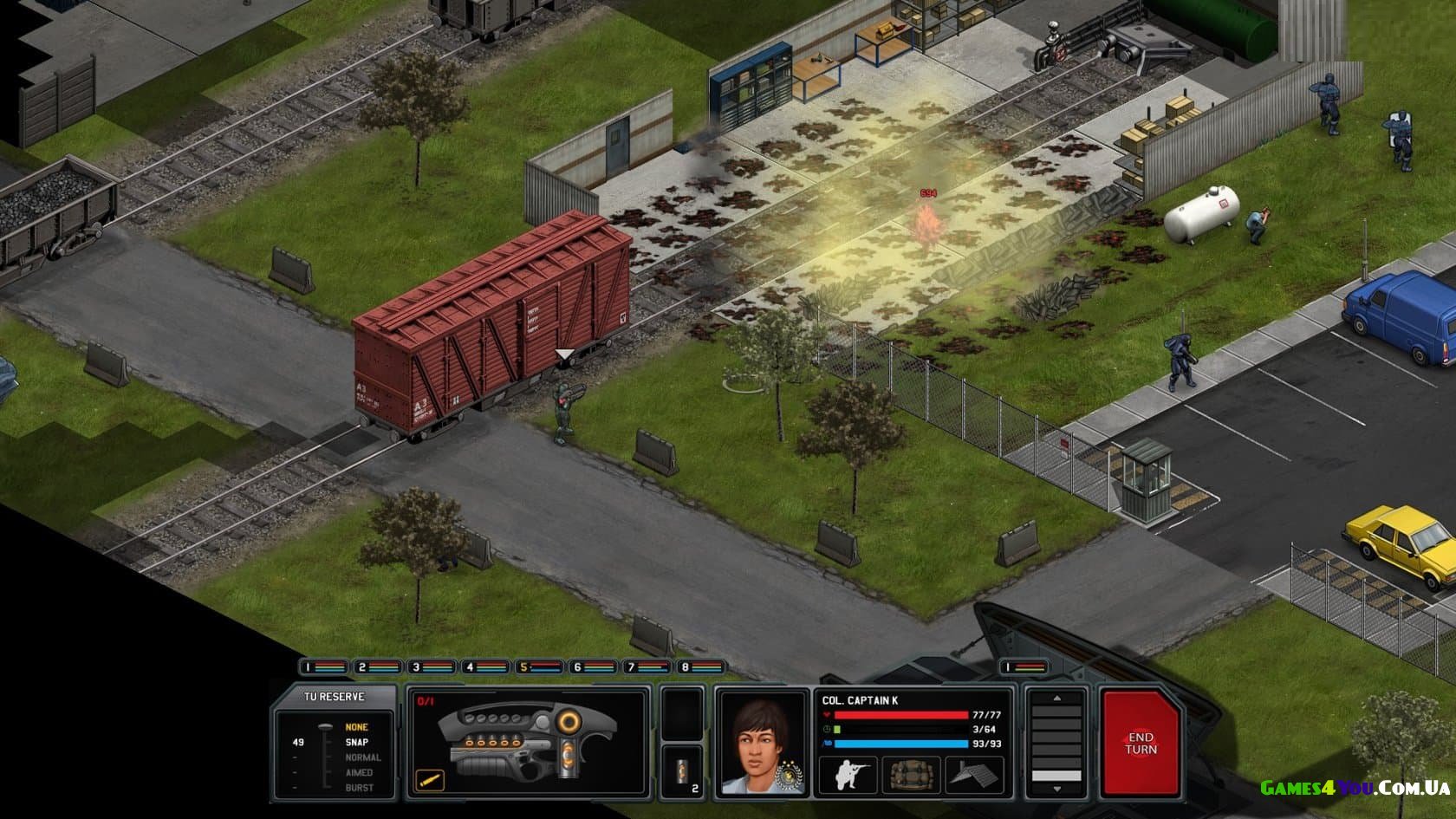Click the highlighted soldier 5 tab
Viewport: 1456px width, 819px height.
(x=539, y=667)
